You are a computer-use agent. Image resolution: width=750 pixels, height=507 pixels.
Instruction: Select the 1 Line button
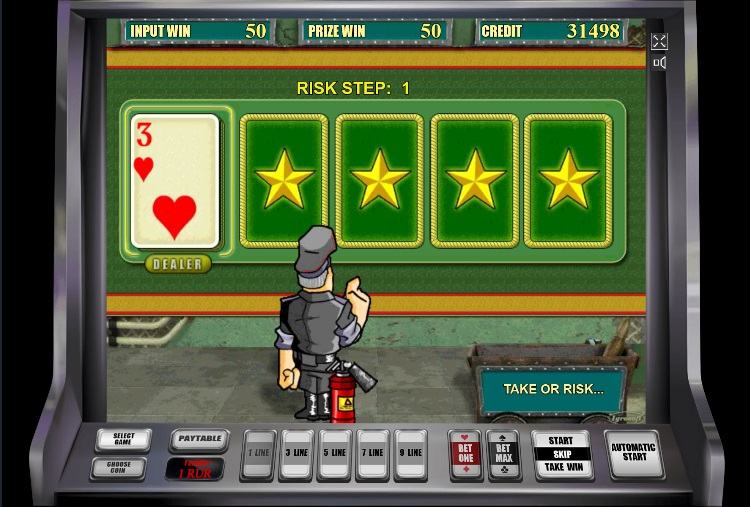pos(258,453)
